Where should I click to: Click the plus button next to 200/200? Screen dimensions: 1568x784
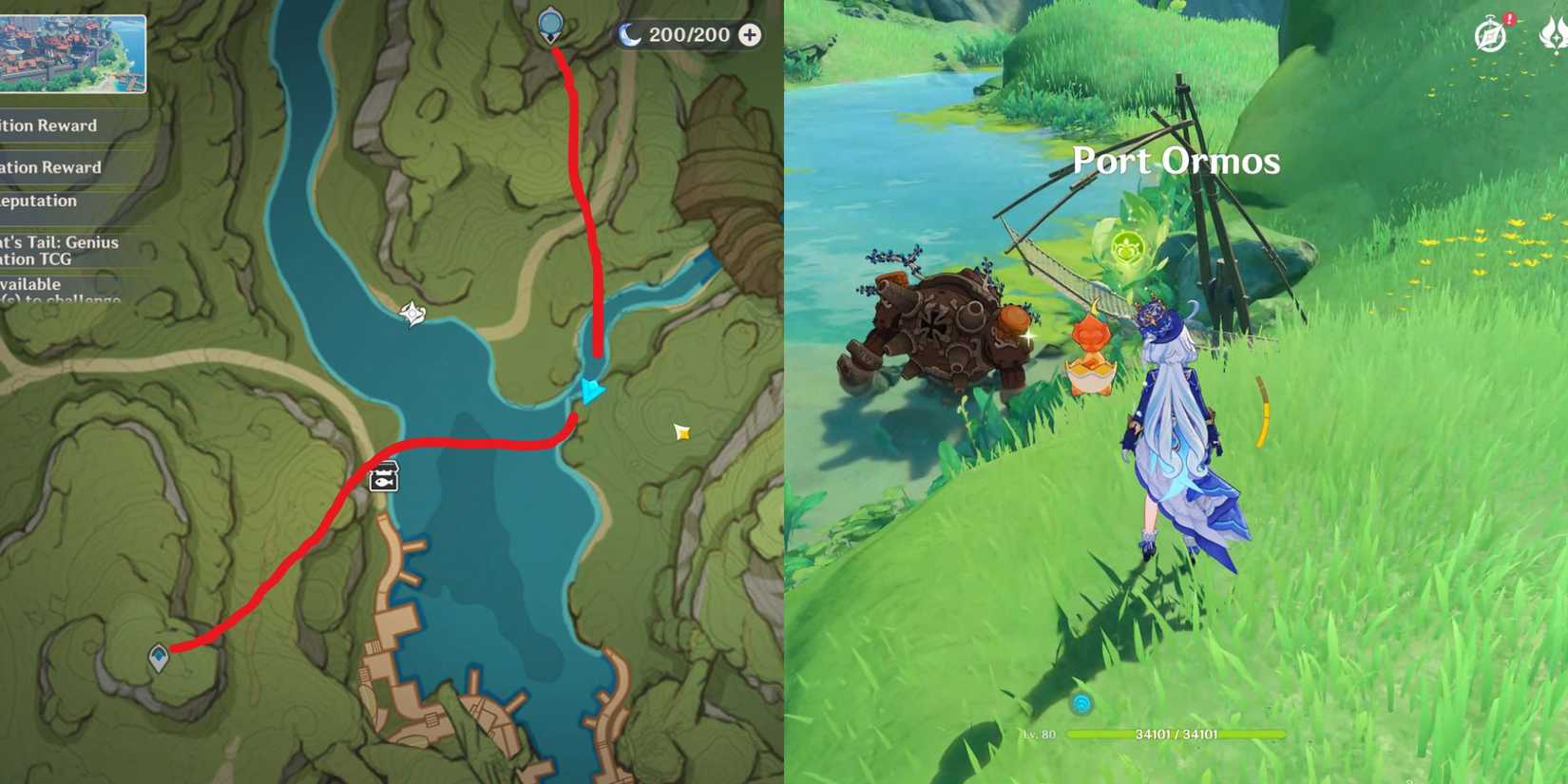point(751,34)
